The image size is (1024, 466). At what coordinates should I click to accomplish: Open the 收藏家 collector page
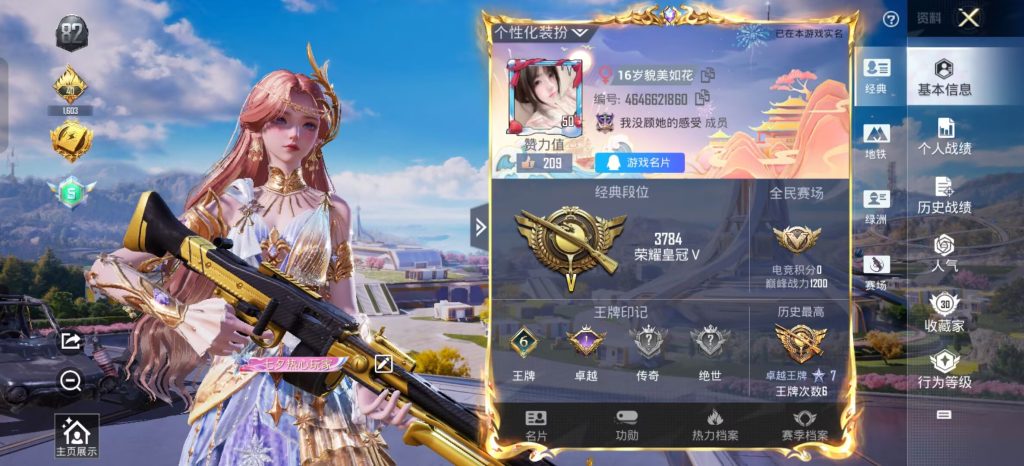tap(944, 312)
